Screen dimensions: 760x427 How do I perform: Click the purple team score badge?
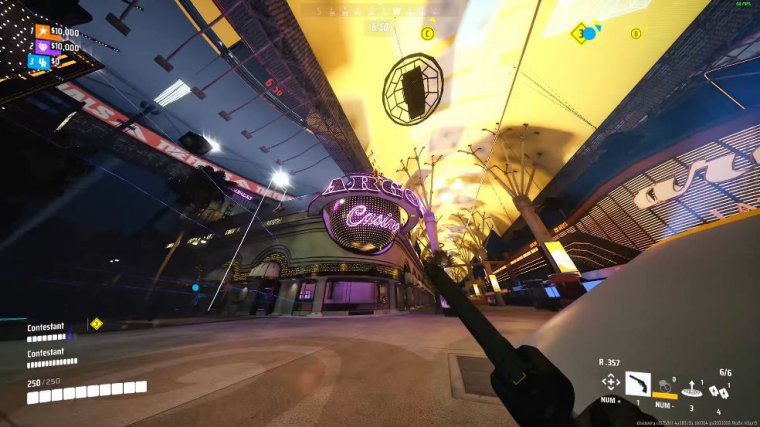tap(41, 46)
